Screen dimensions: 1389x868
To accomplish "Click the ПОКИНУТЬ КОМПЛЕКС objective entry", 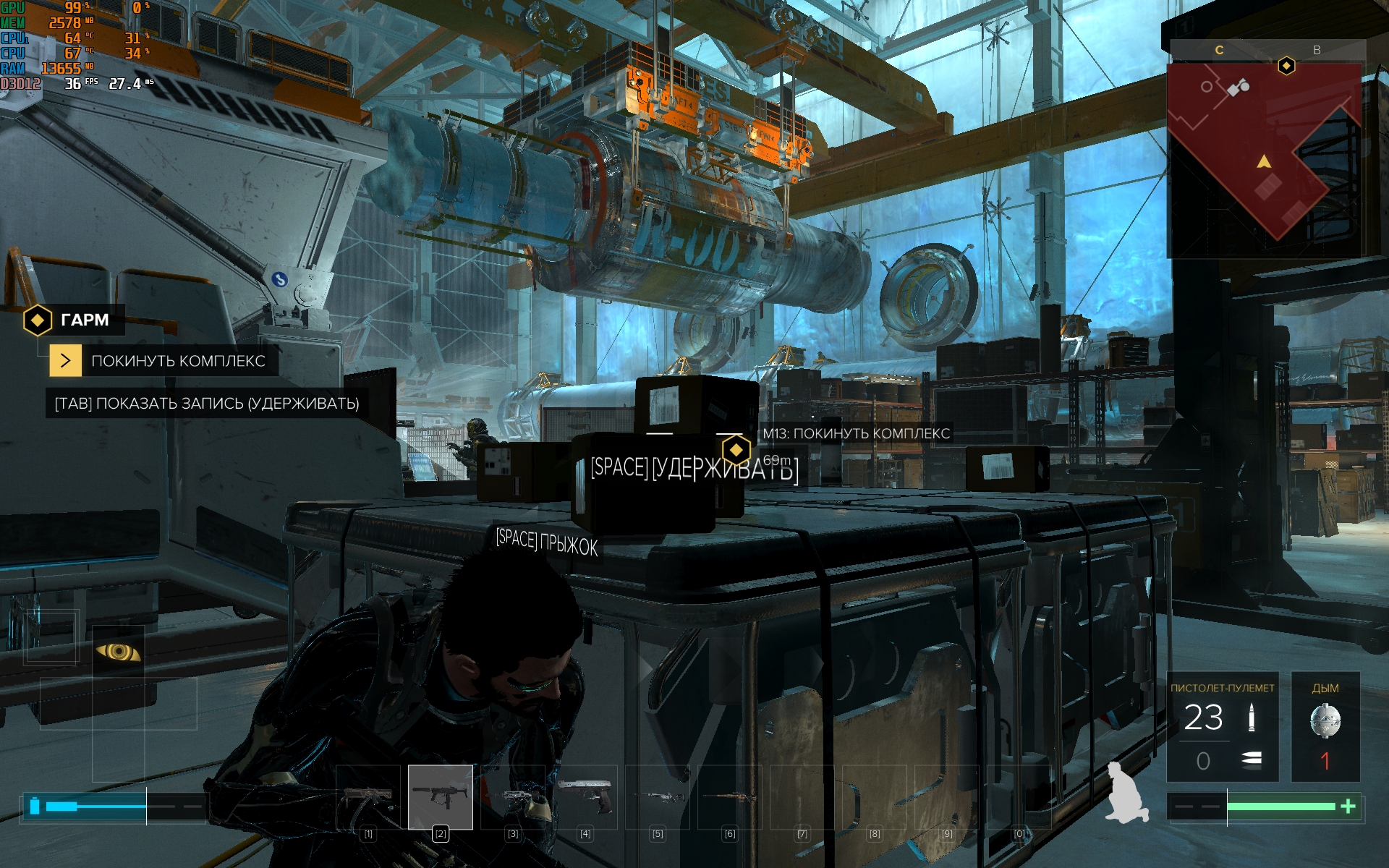I will 178,361.
